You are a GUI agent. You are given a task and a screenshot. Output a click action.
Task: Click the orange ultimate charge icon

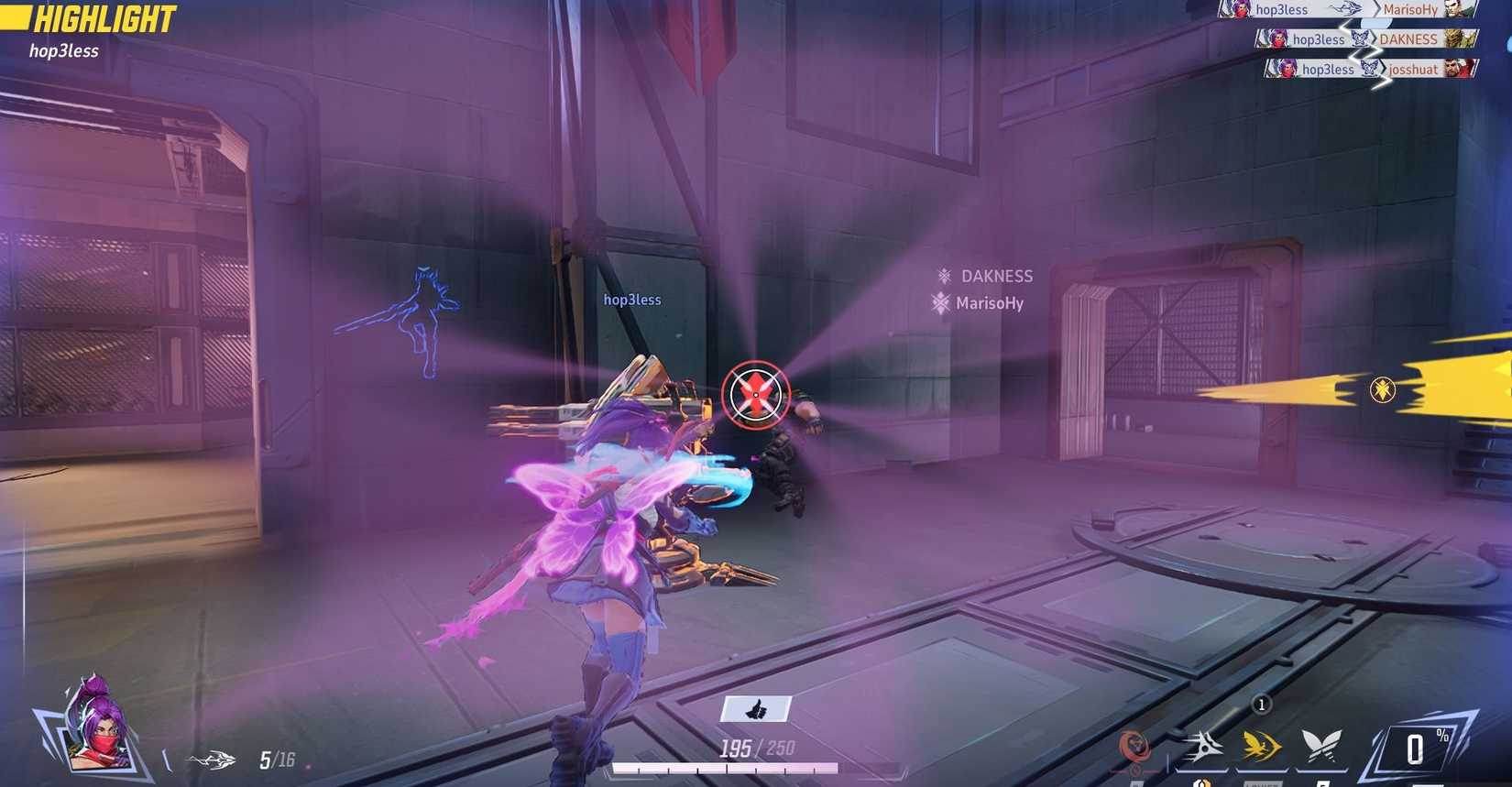1134,747
